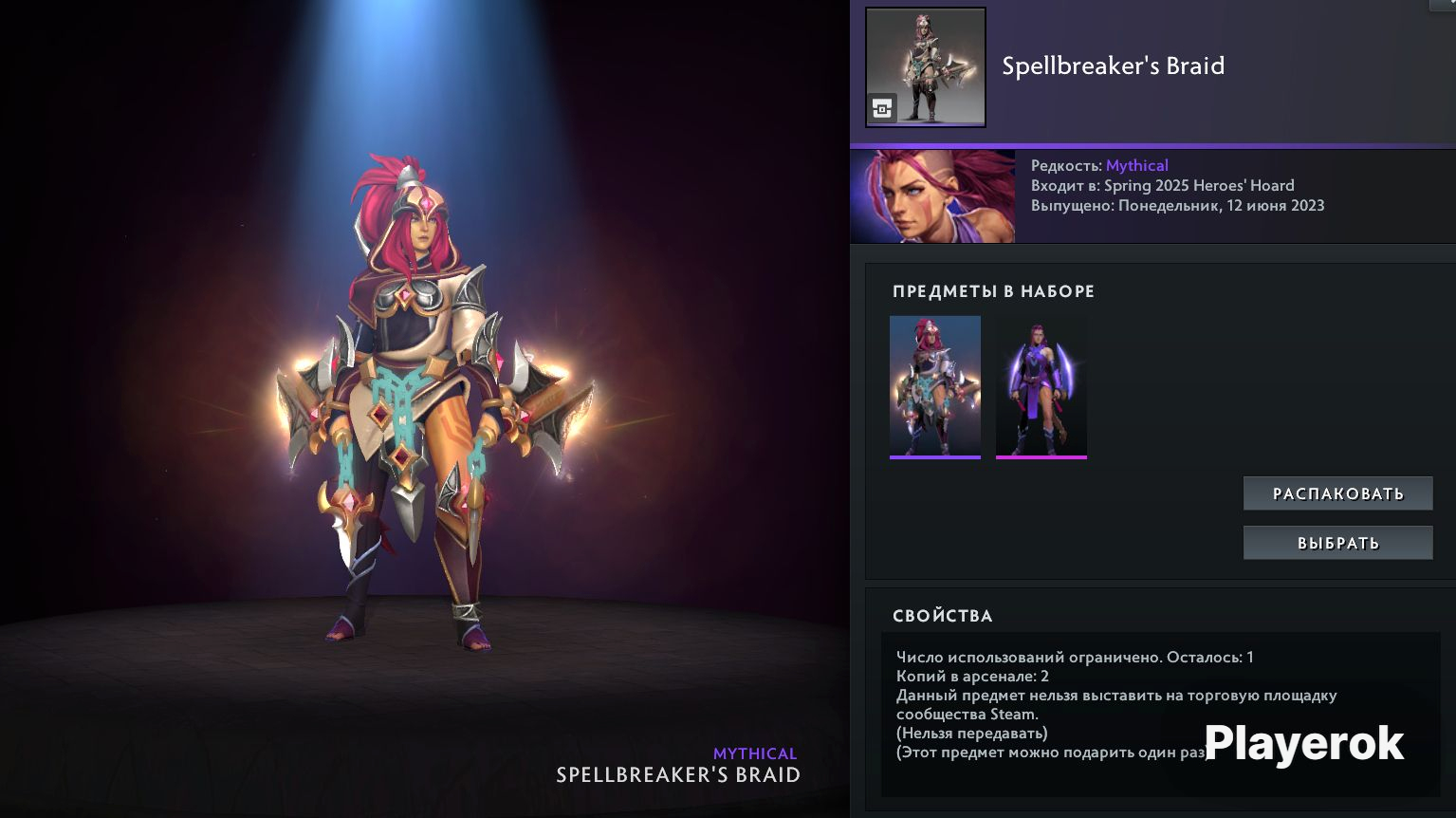
Task: Choose the ВЫБРАТЬ button
Action: pos(1337,543)
